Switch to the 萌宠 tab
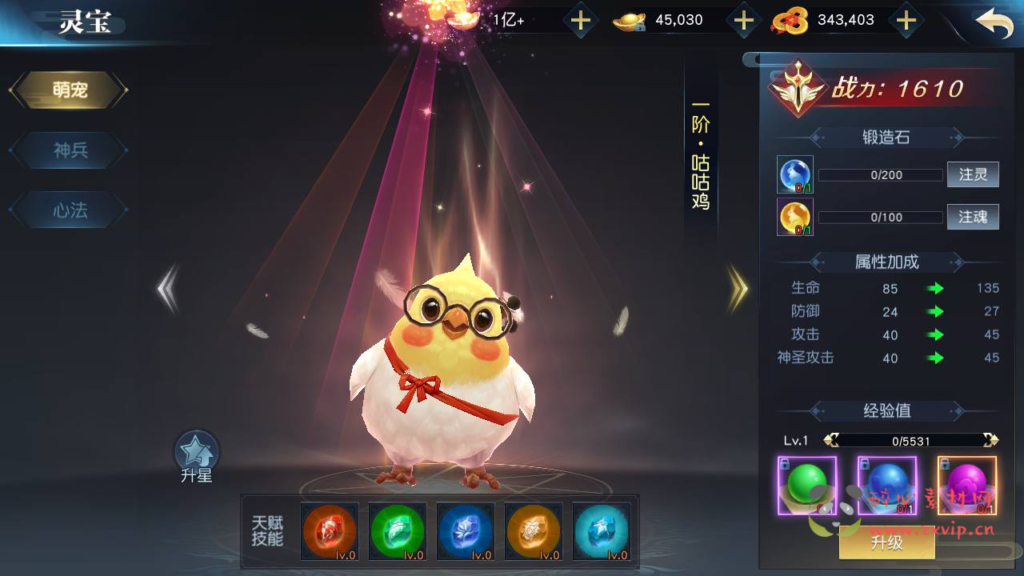 69,91
